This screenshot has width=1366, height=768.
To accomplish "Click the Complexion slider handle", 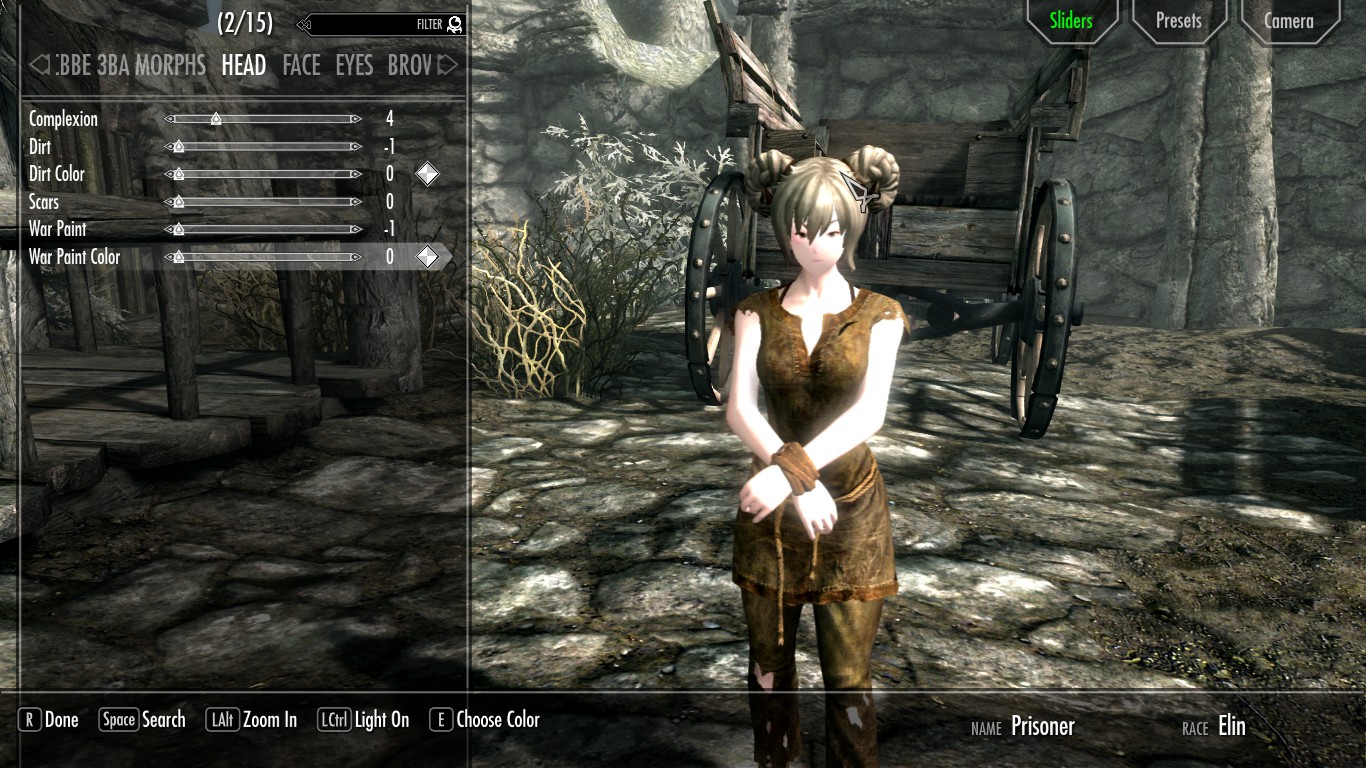I will (216, 118).
